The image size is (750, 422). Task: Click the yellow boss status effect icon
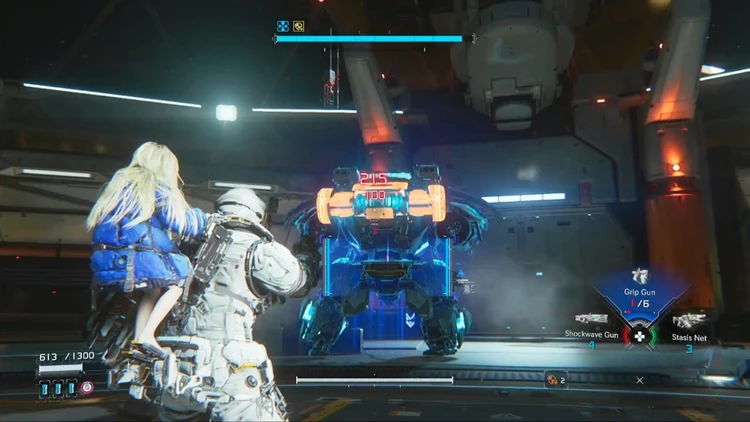[x=298, y=27]
